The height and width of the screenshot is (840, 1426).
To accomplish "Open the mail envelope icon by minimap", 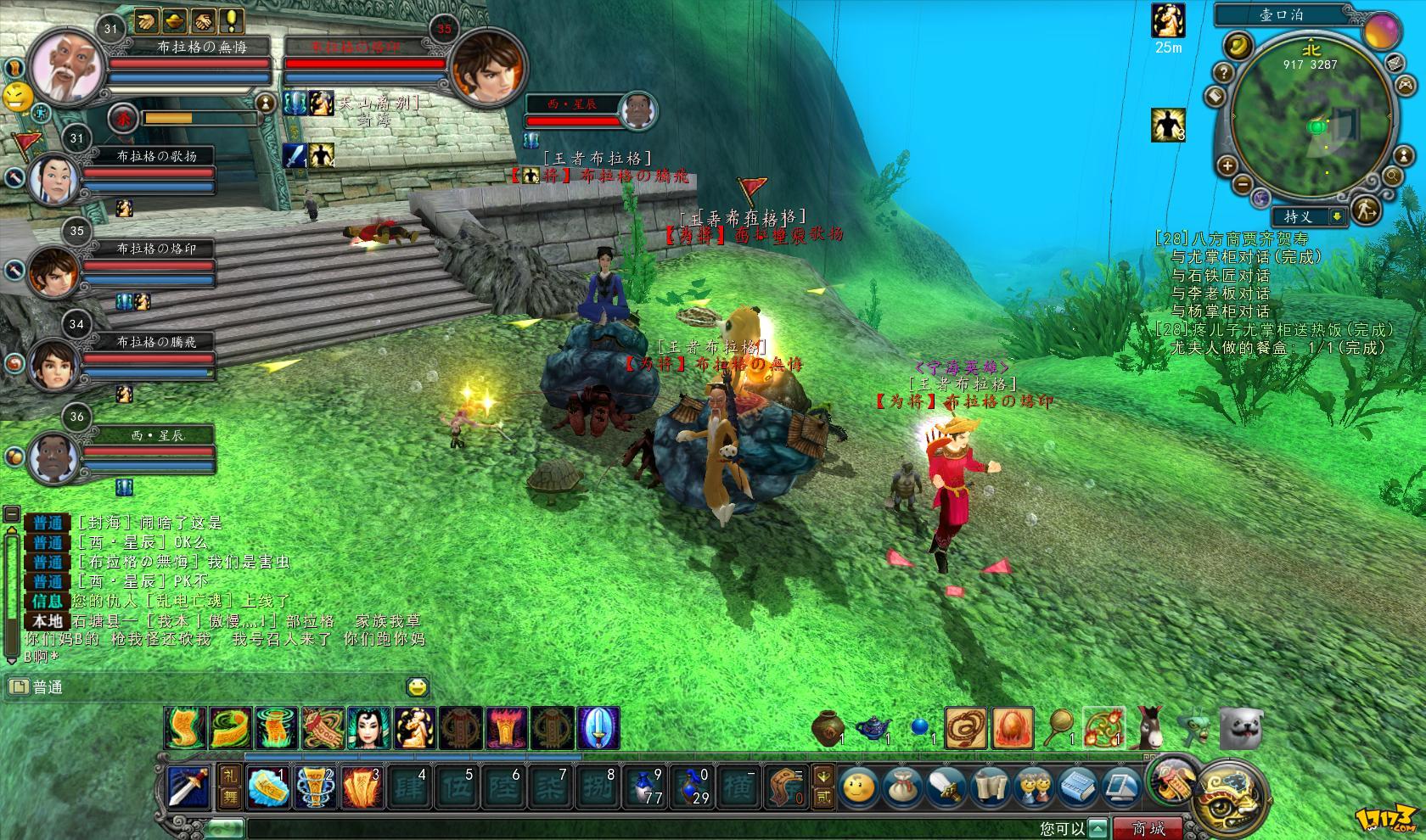I will (1395, 63).
